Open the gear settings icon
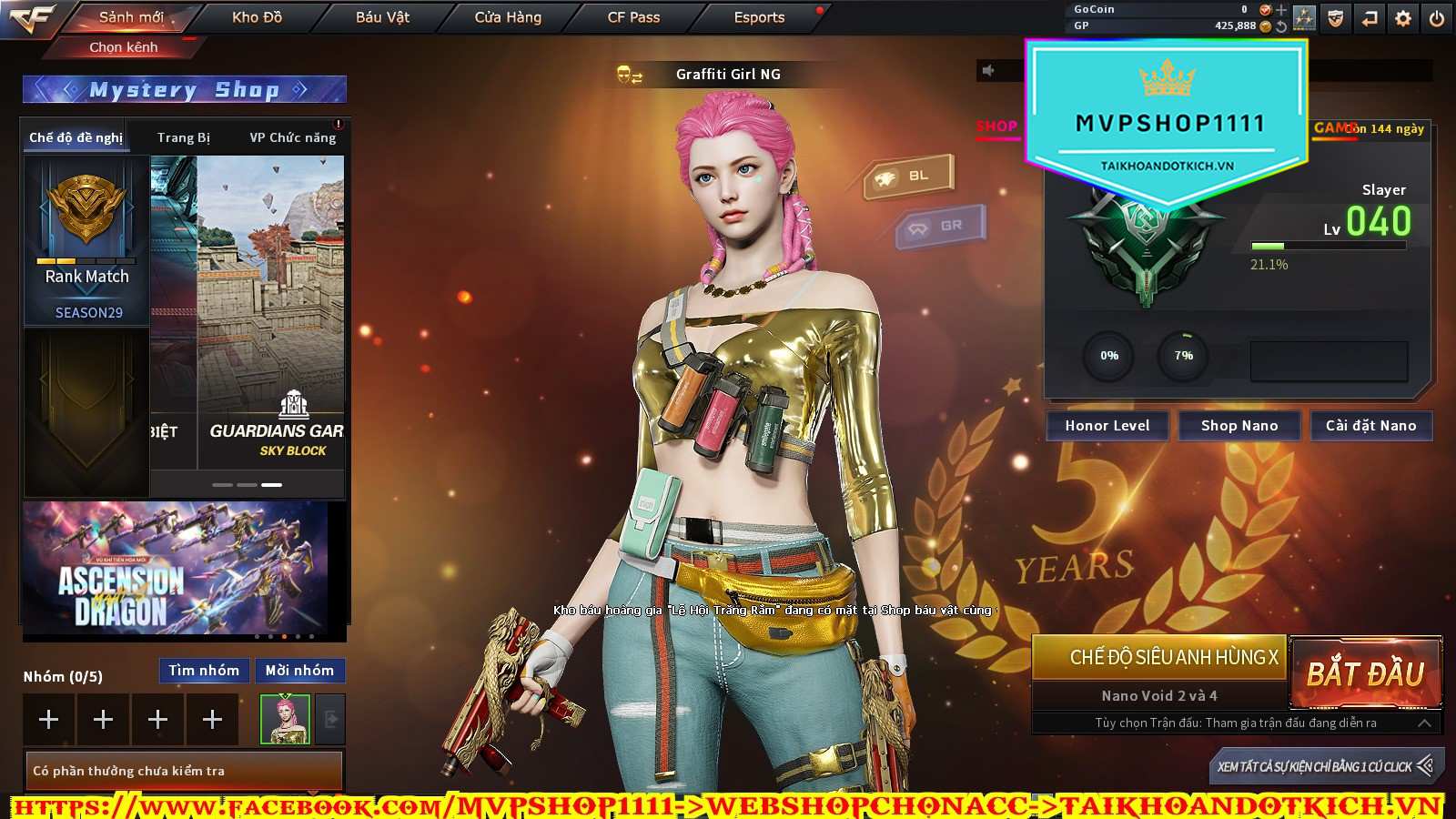 coord(1403,18)
